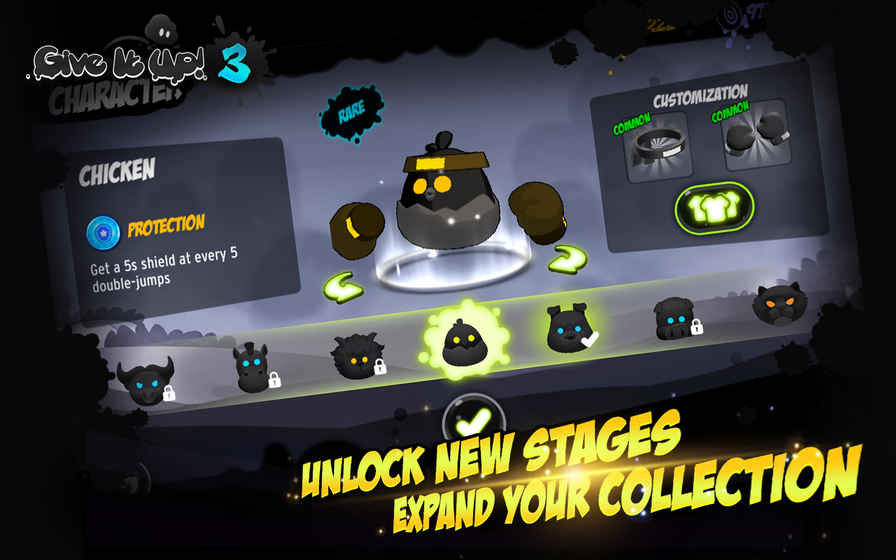Select the locked blue-eyed character beside the dog
Viewport: 896px width, 560px height.
tap(673, 319)
